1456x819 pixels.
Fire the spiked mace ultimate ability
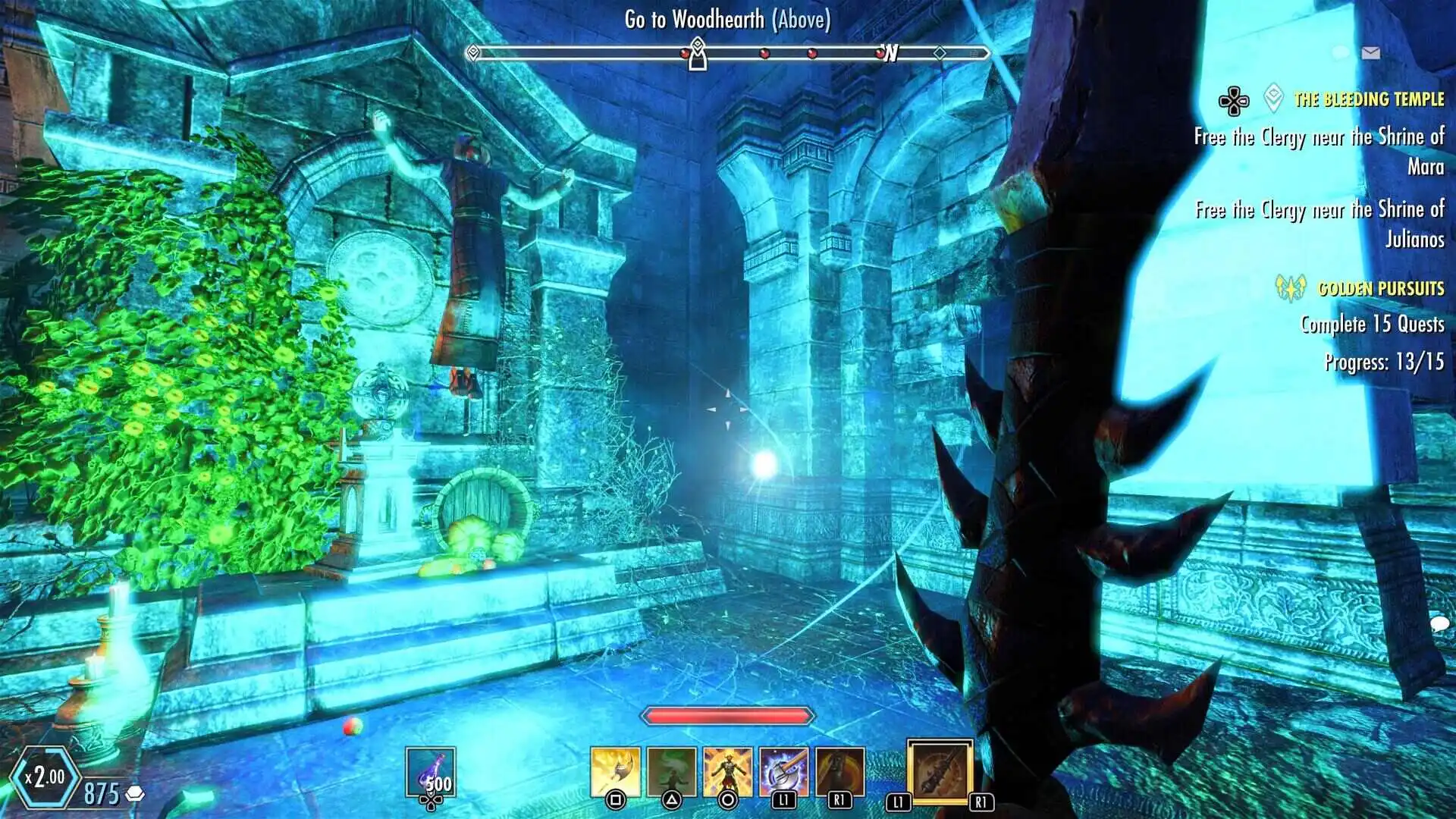pyautogui.click(x=940, y=772)
